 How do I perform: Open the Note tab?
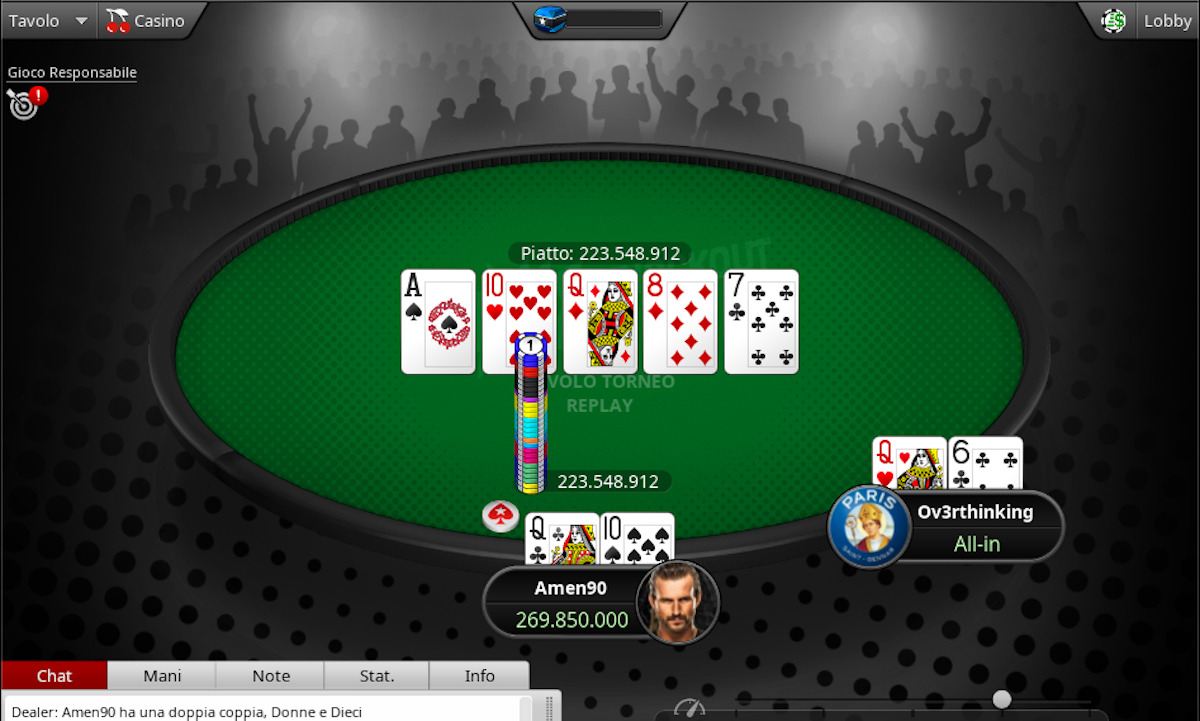[x=271, y=676]
